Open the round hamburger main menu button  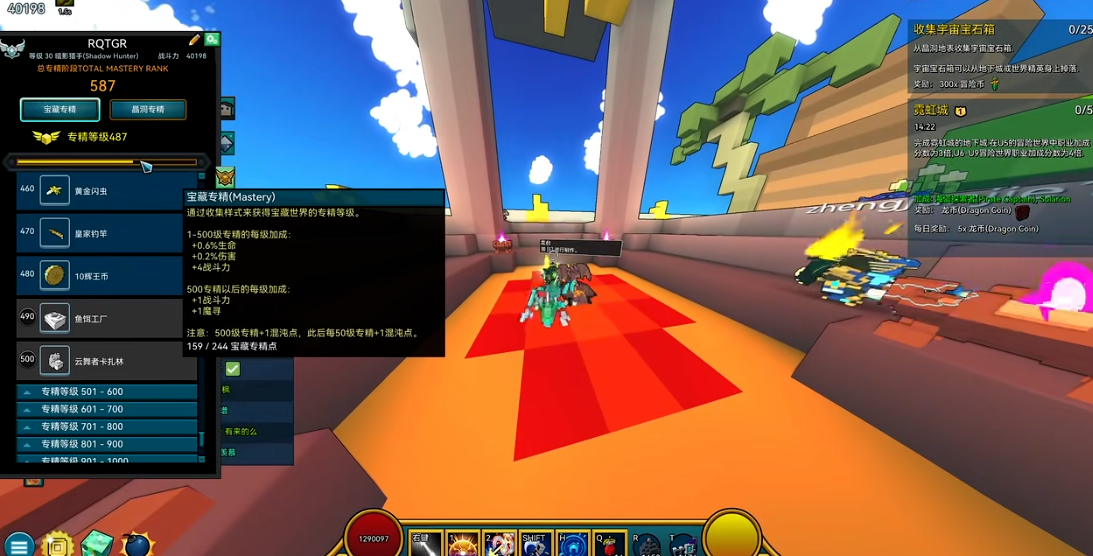point(19,545)
